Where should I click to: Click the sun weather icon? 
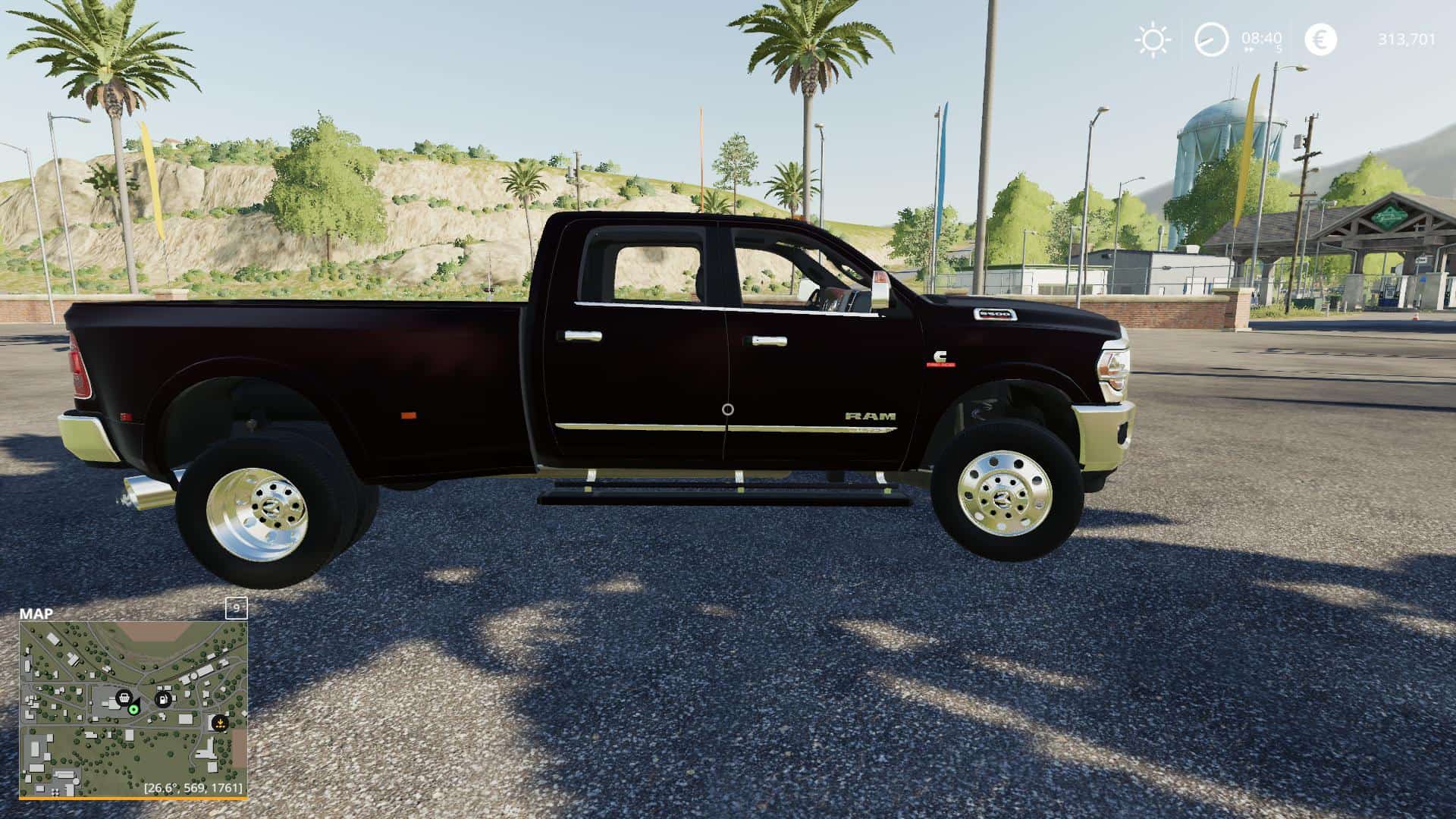[1153, 39]
